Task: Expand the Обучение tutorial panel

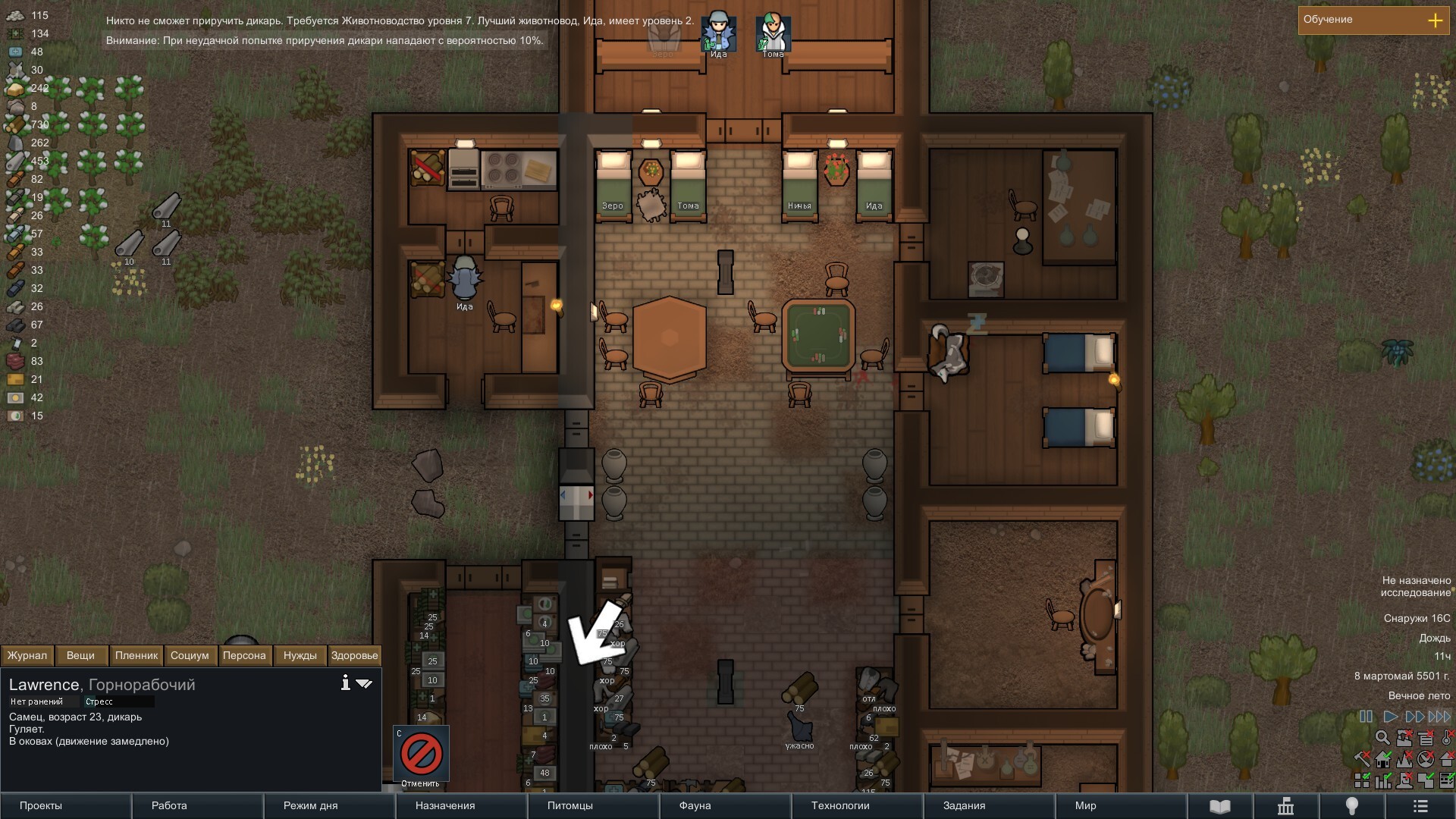Action: click(1435, 20)
